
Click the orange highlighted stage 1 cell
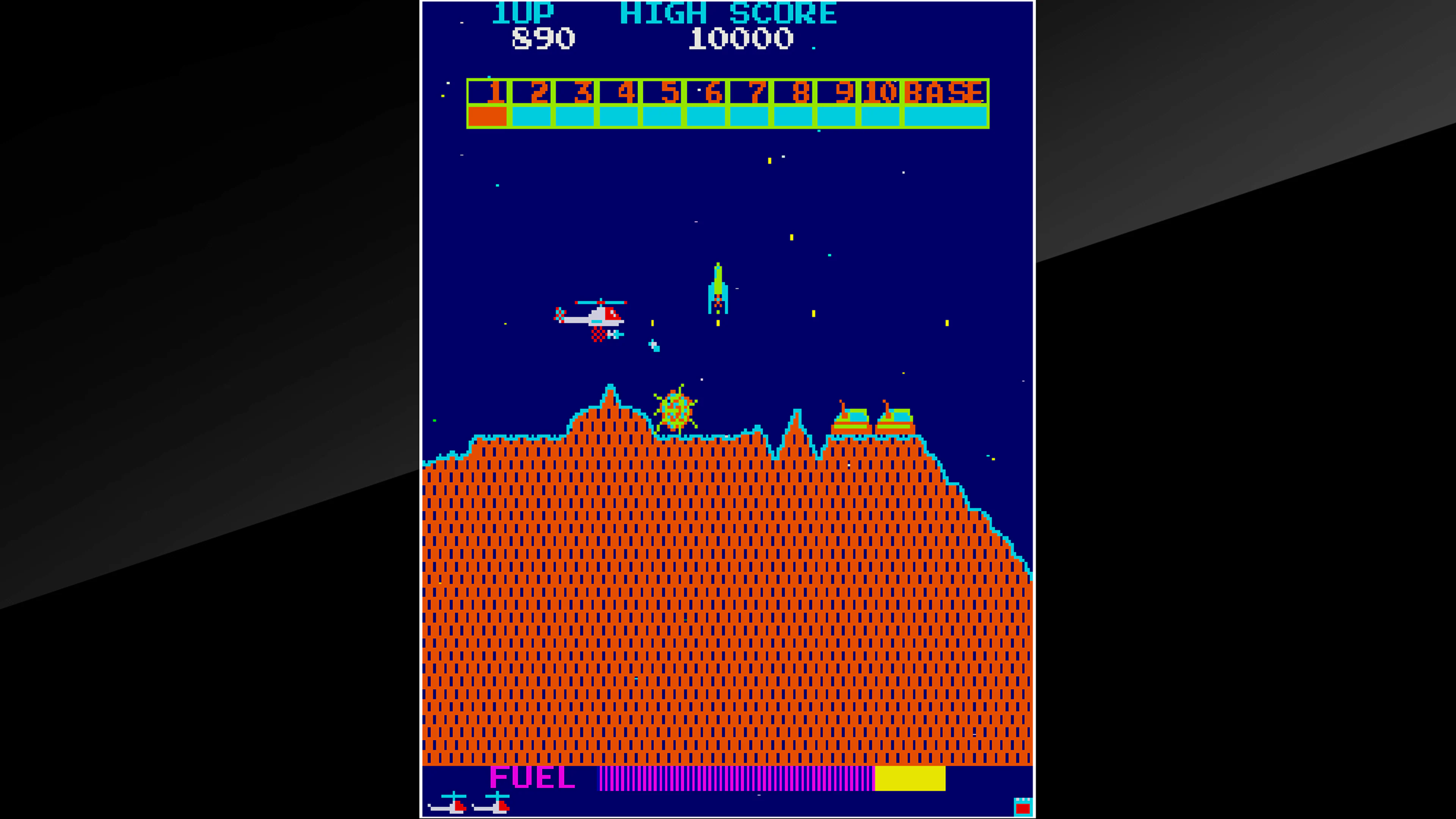coord(487,117)
